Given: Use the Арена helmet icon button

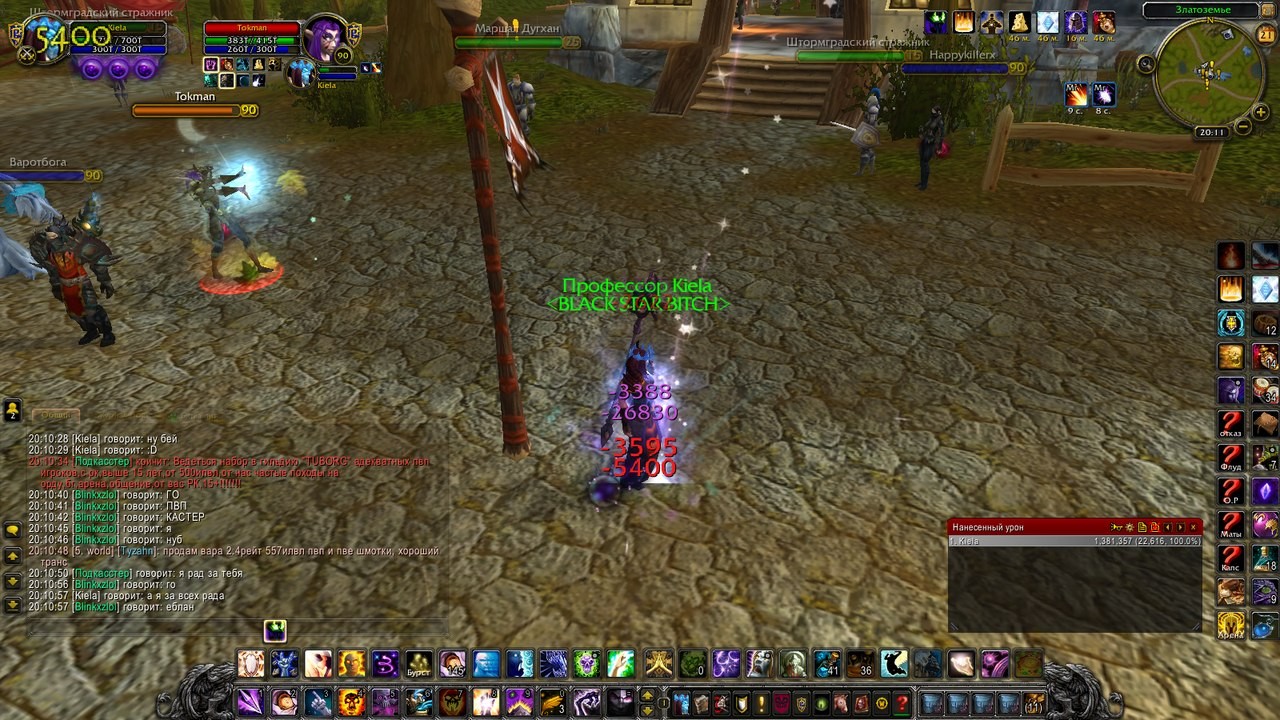Looking at the screenshot, I should pos(1231,626).
